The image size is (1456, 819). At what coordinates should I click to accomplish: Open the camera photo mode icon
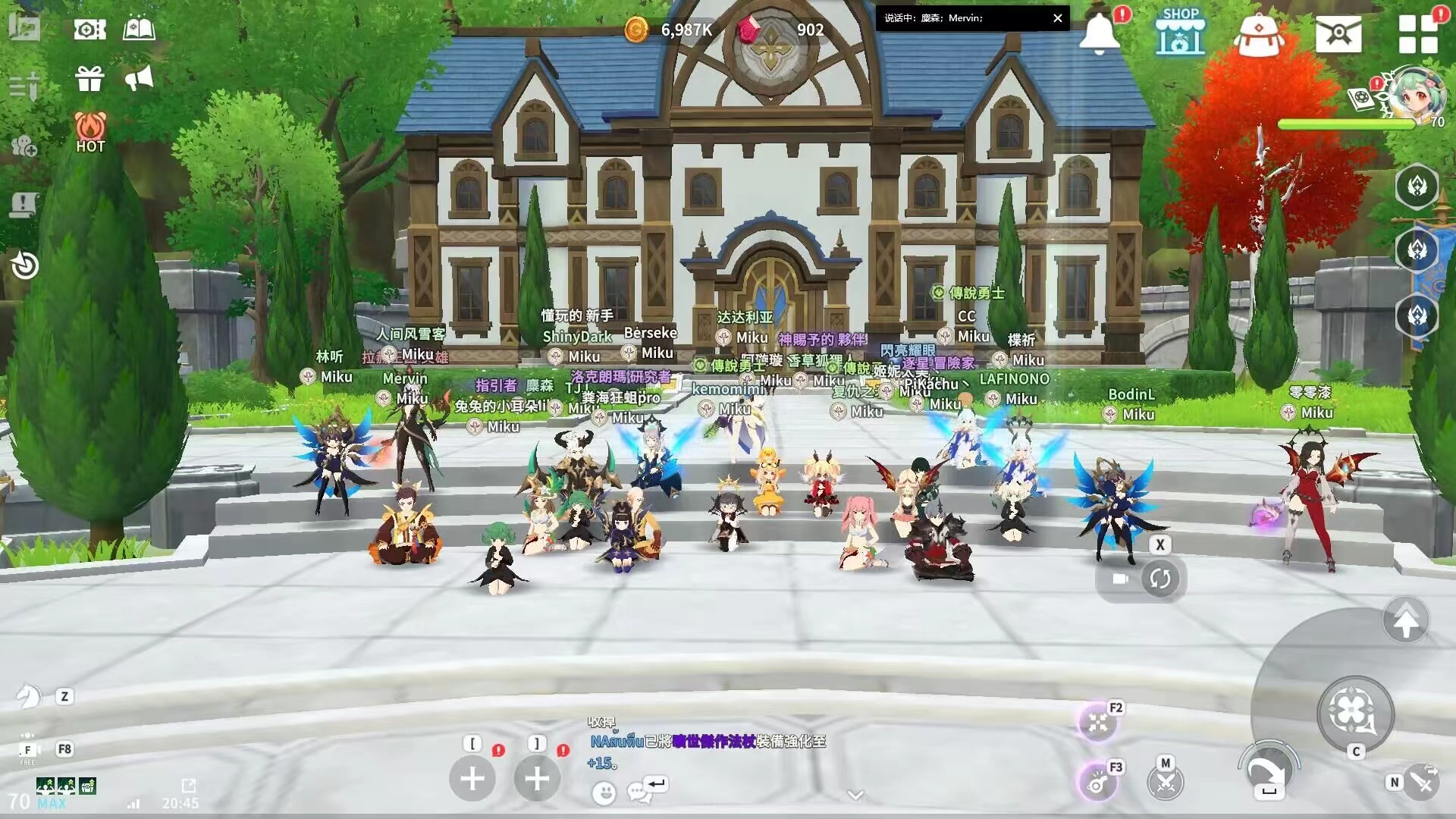coord(89,30)
